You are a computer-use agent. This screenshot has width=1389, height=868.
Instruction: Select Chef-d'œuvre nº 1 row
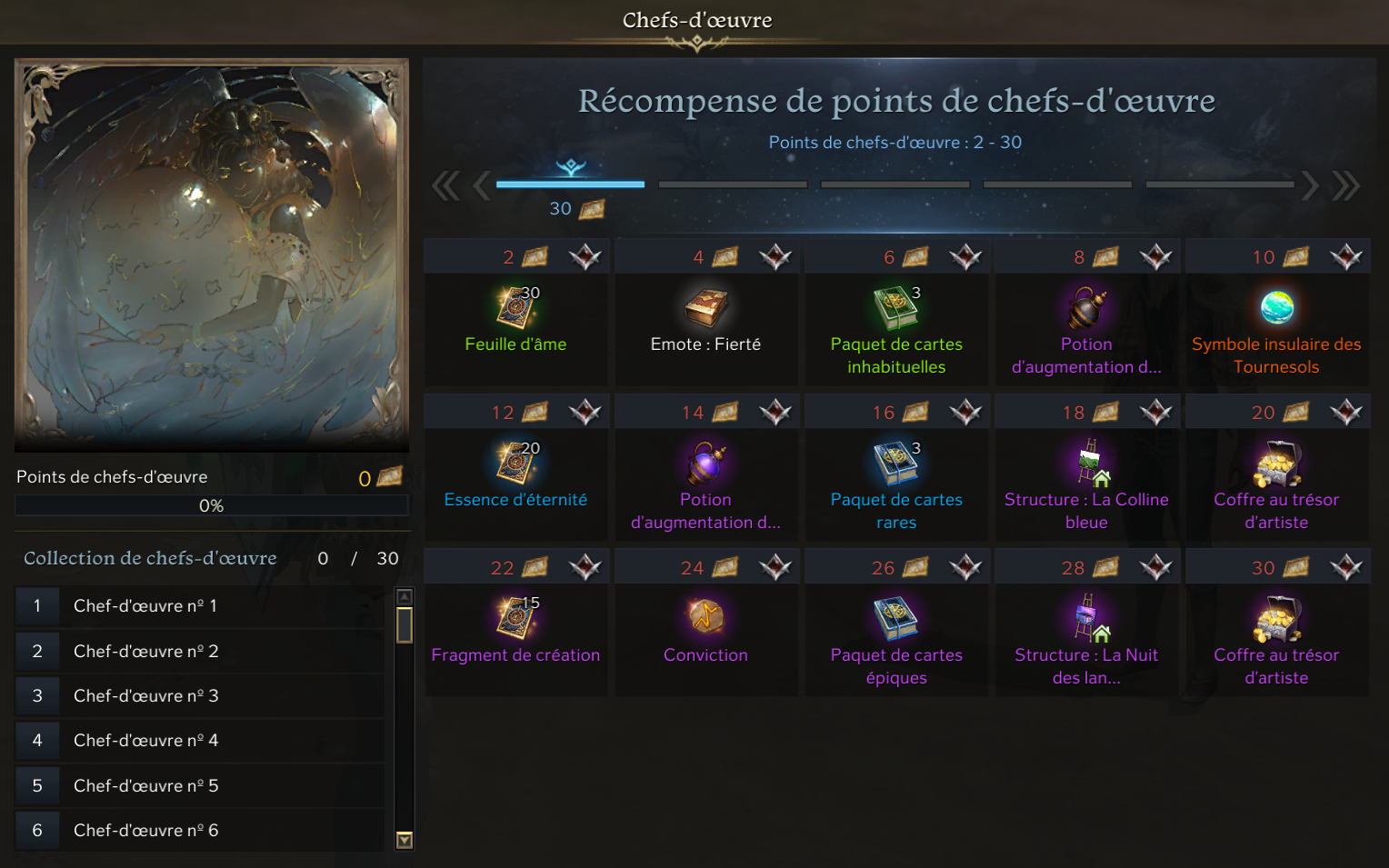200,606
